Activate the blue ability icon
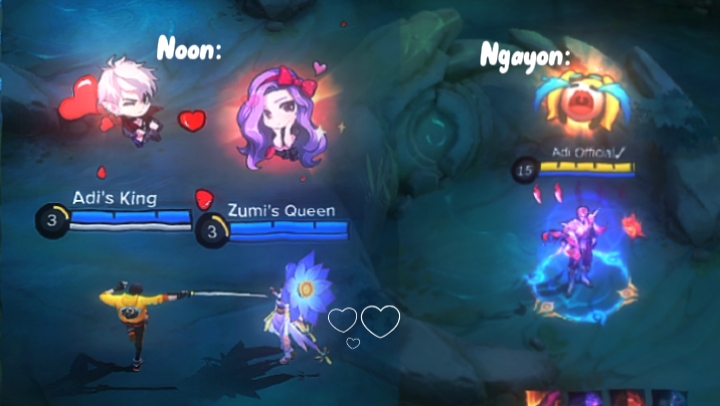The width and height of the screenshot is (720, 406). [669, 397]
